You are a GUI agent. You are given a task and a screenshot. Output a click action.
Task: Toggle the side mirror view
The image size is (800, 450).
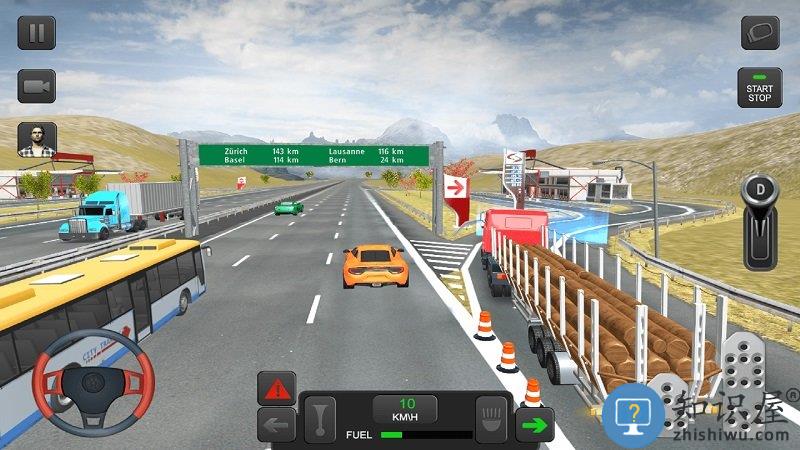click(x=760, y=33)
